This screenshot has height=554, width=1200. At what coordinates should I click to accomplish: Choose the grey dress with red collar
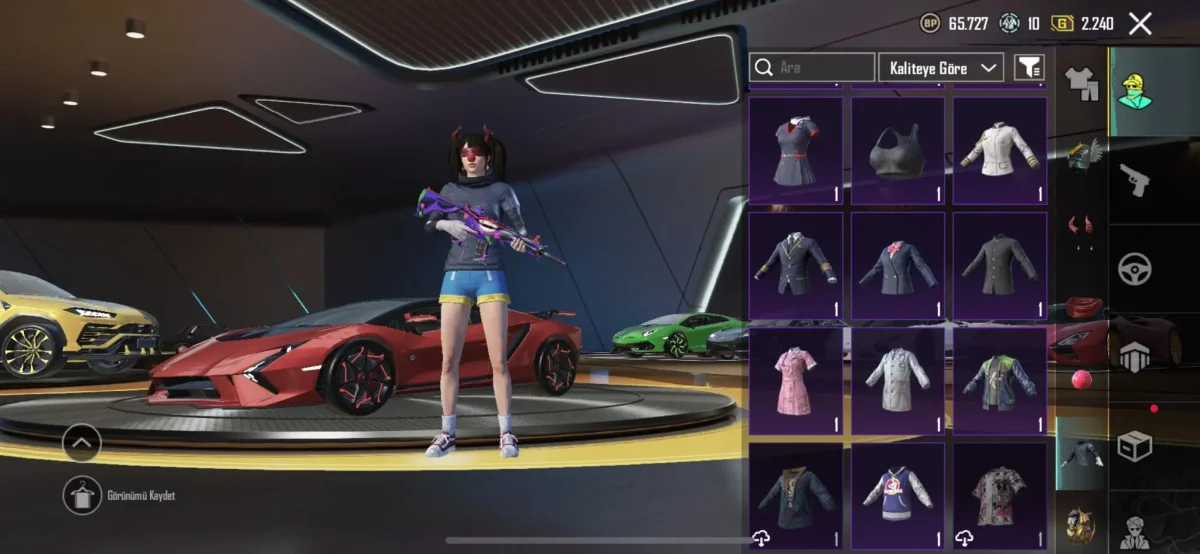pos(795,150)
